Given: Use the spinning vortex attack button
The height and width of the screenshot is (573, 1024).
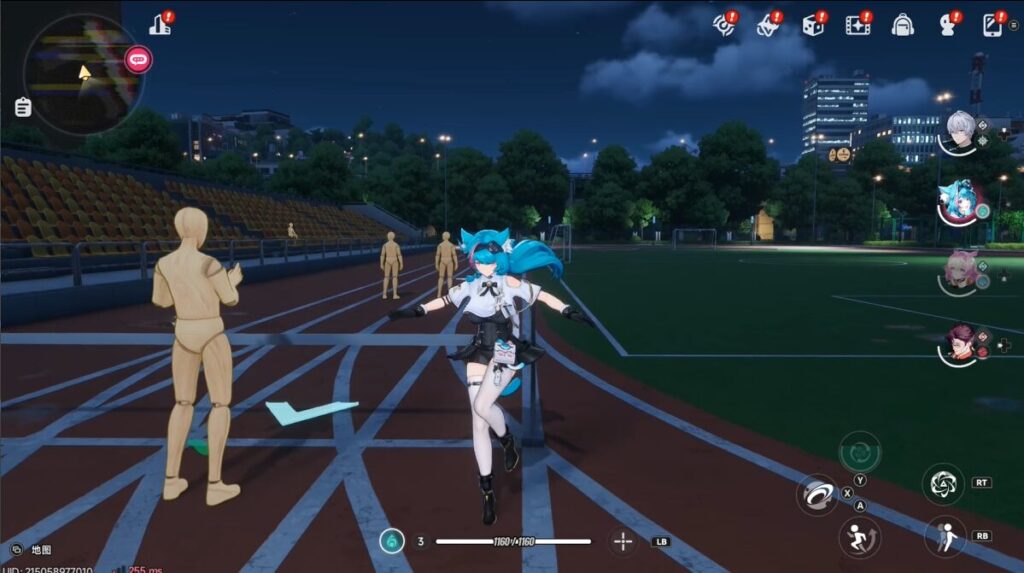Looking at the screenshot, I should [x=817, y=494].
